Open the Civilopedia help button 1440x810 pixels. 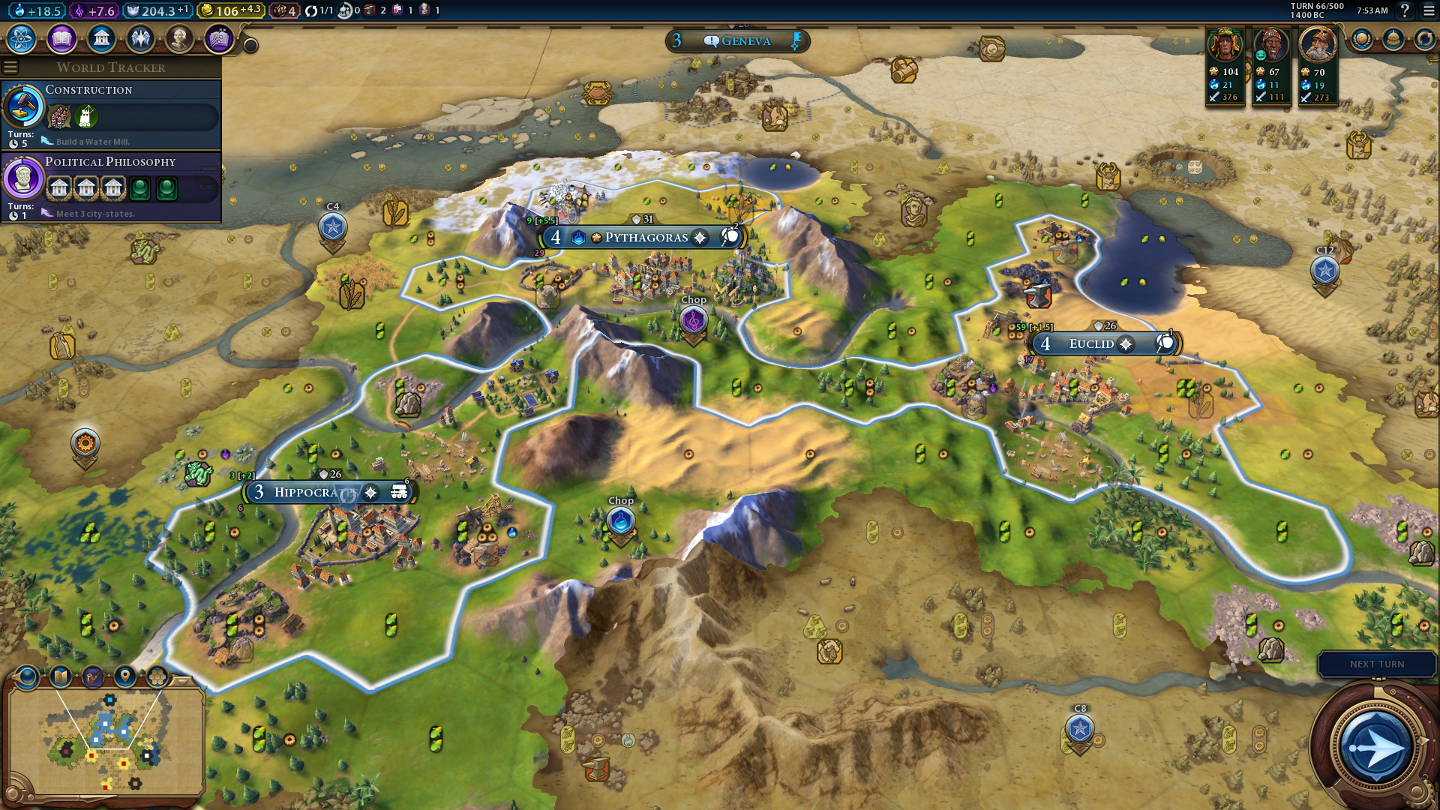click(1405, 10)
